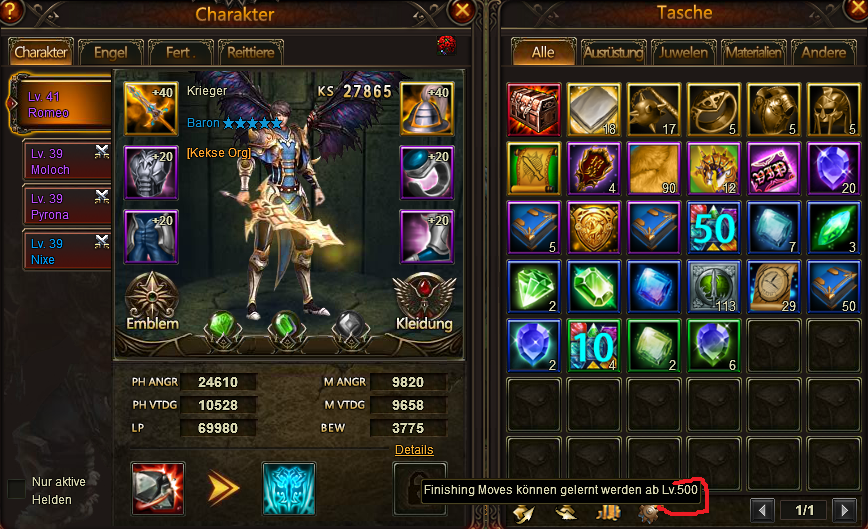Select the equipped helmet slot
The width and height of the screenshot is (868, 529).
coord(427,107)
